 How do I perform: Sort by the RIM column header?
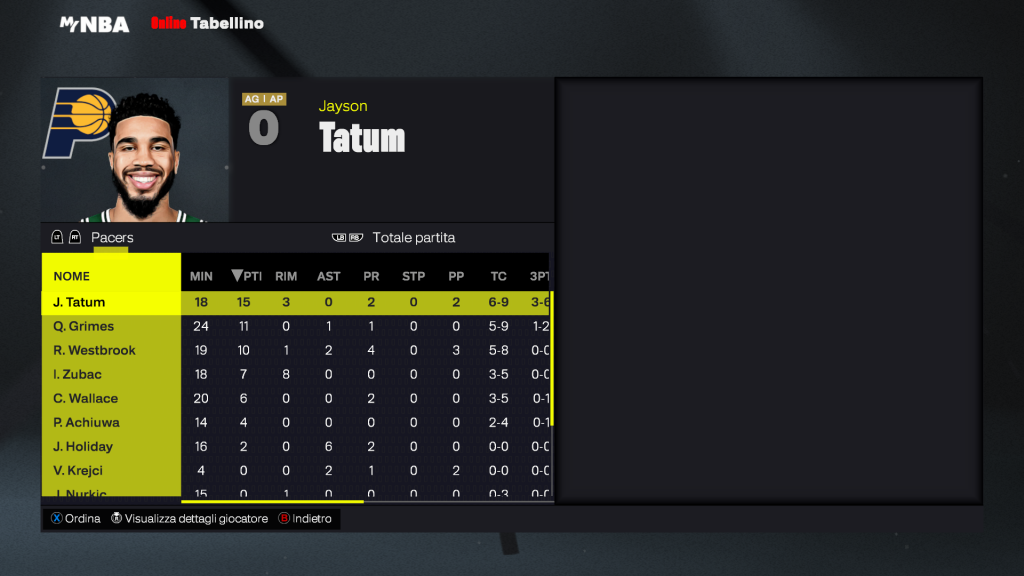click(286, 276)
